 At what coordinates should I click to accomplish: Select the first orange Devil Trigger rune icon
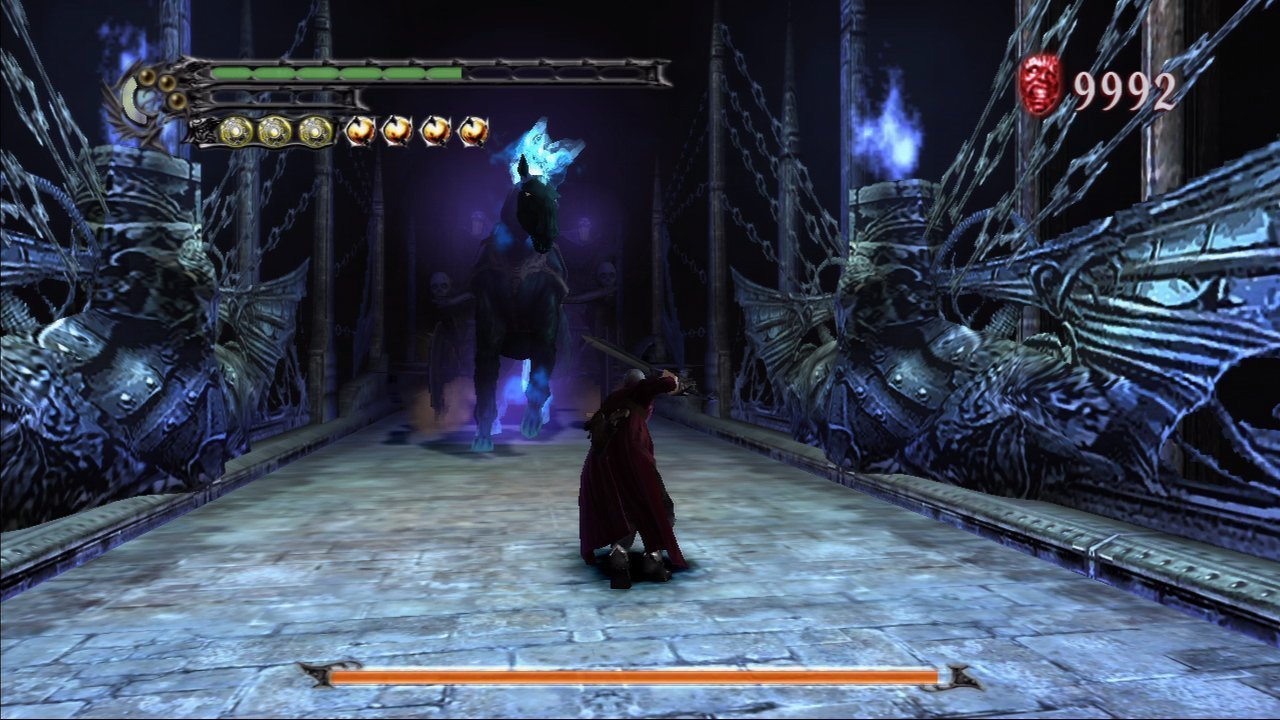[x=360, y=130]
